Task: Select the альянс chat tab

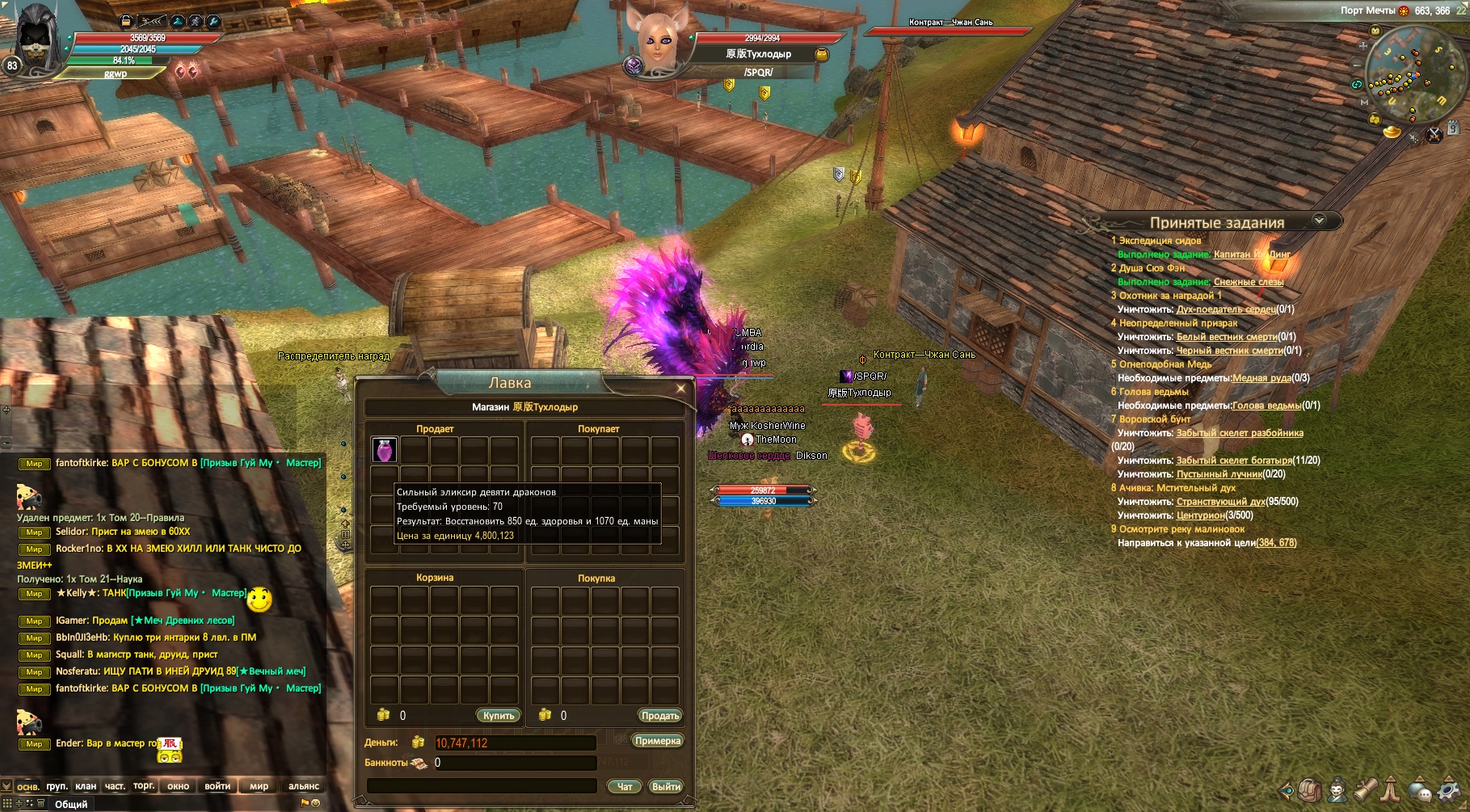Action: pyautogui.click(x=304, y=786)
